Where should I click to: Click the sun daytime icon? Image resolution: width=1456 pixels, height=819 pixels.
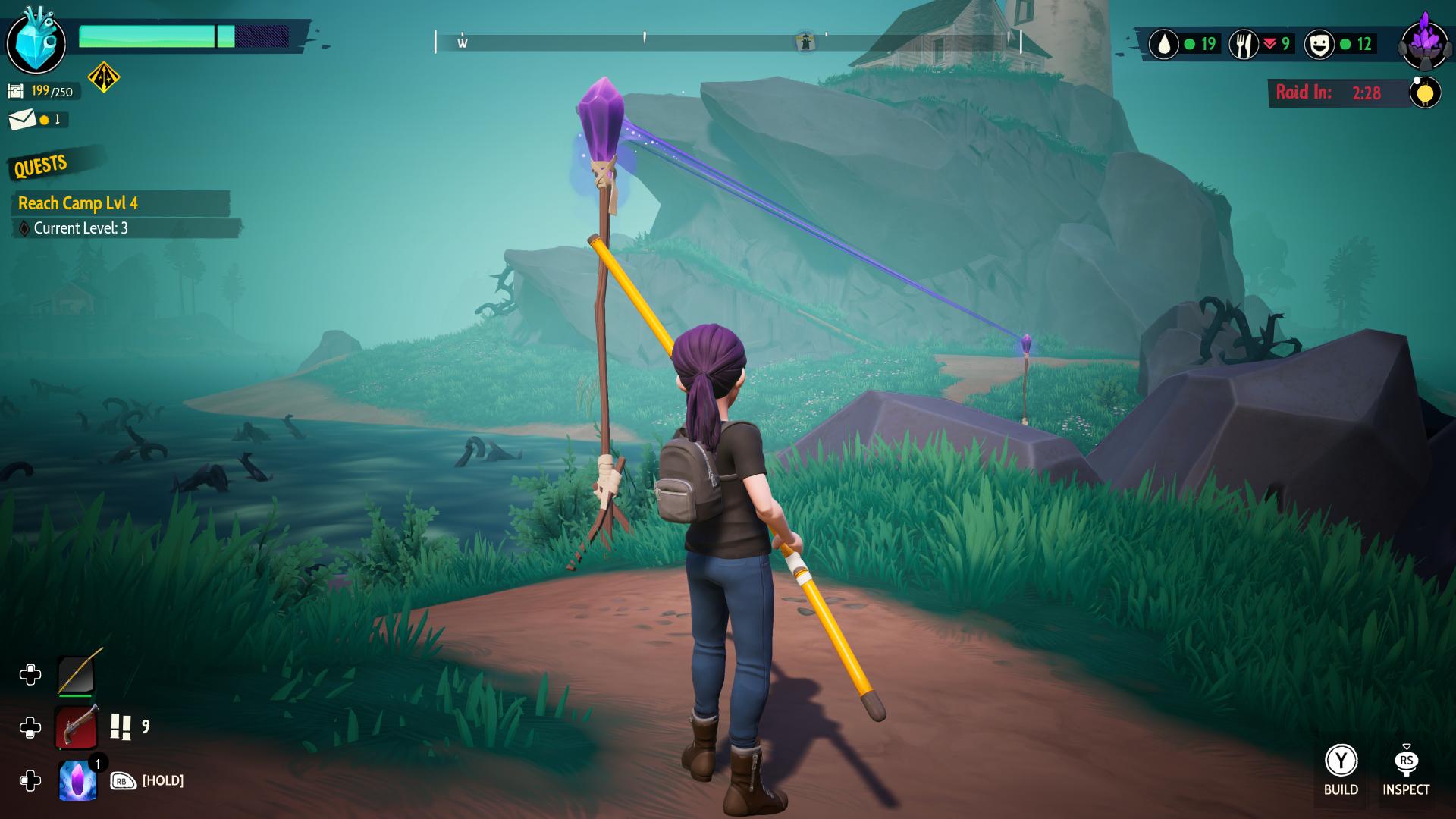click(1425, 93)
